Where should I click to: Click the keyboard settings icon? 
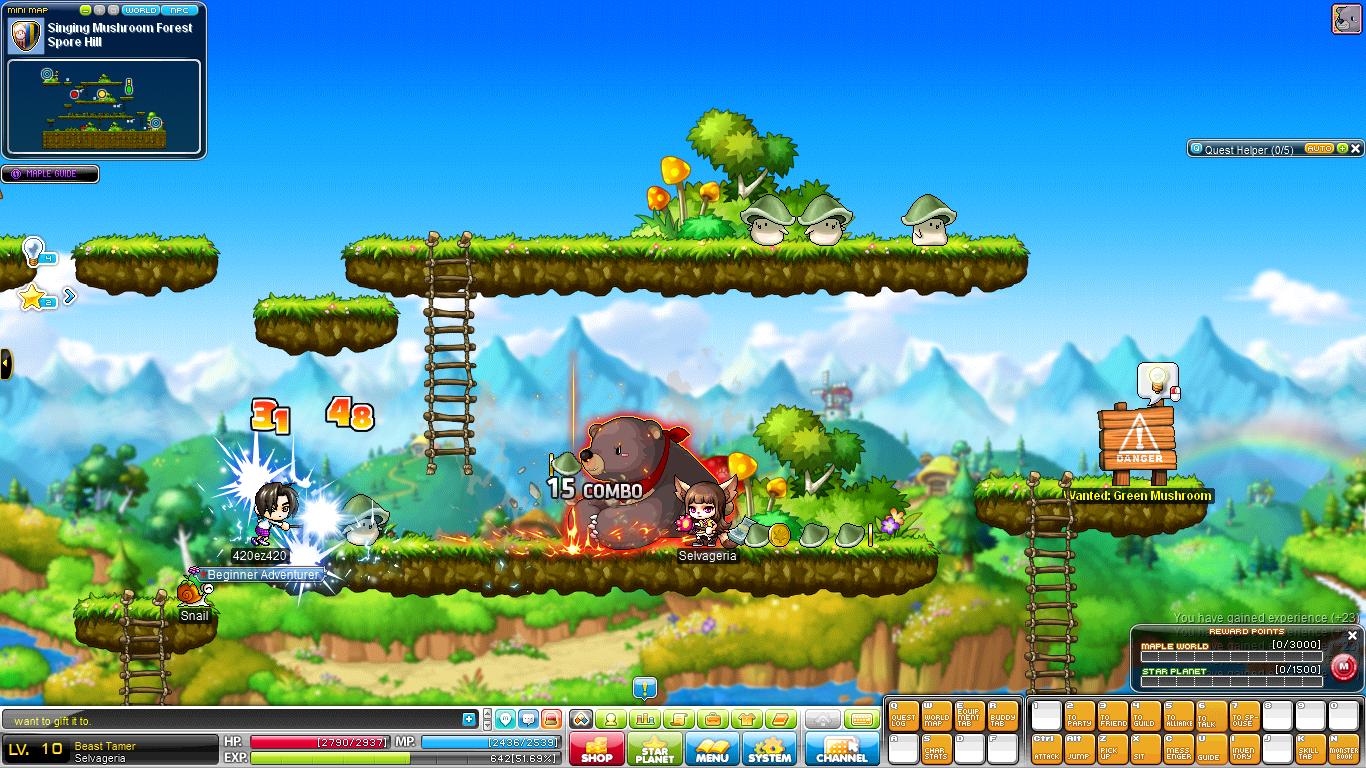coord(862,718)
